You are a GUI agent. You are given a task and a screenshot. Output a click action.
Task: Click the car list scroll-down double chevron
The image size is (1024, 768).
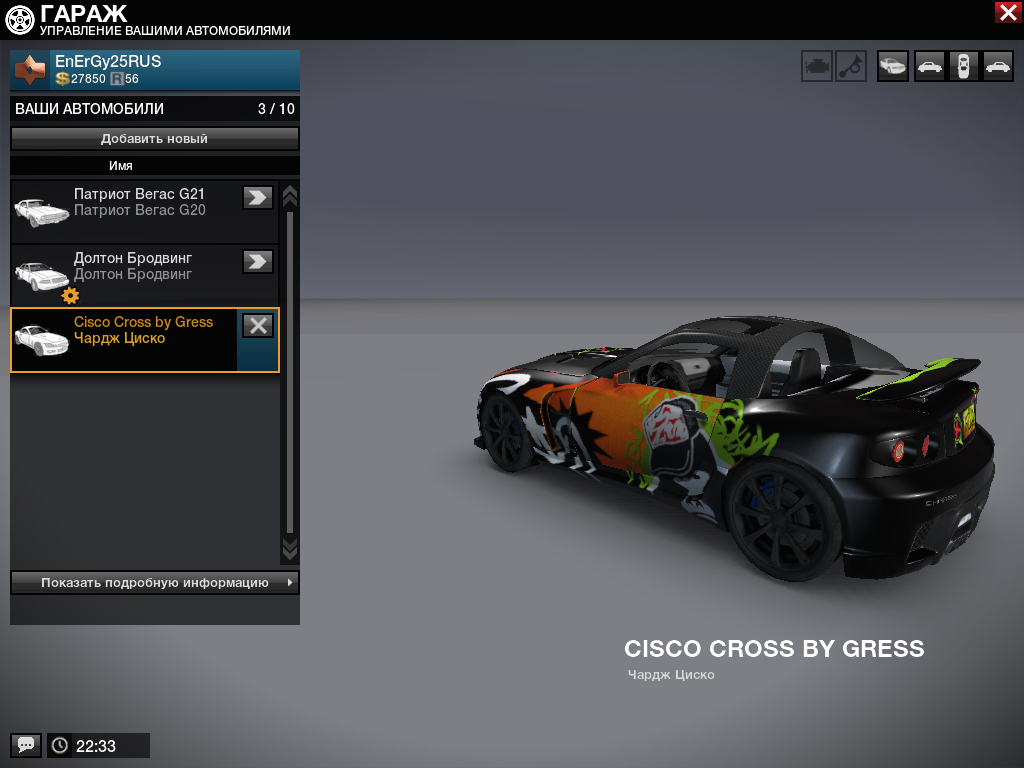pyautogui.click(x=290, y=548)
